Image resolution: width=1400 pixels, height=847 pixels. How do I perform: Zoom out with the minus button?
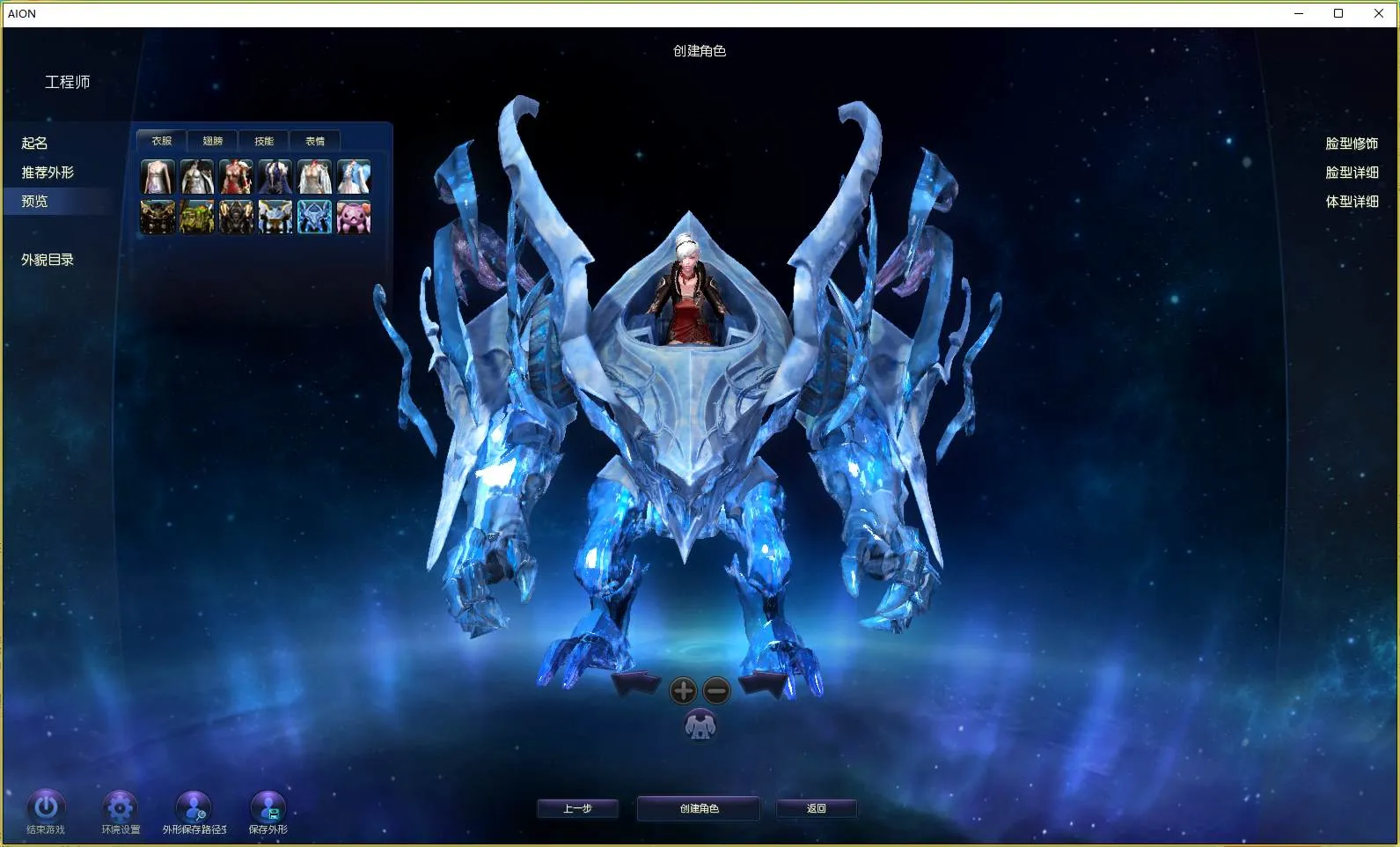[x=717, y=691]
